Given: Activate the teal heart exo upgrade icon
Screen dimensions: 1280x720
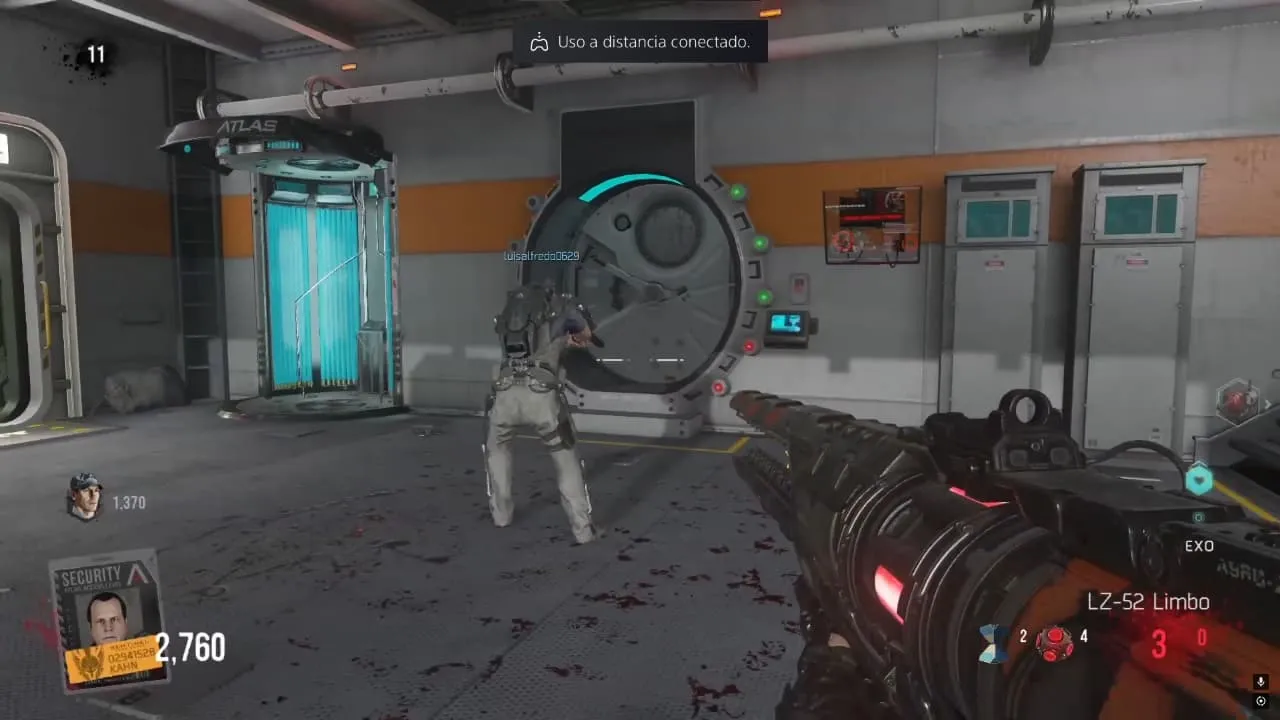Looking at the screenshot, I should 1198,481.
